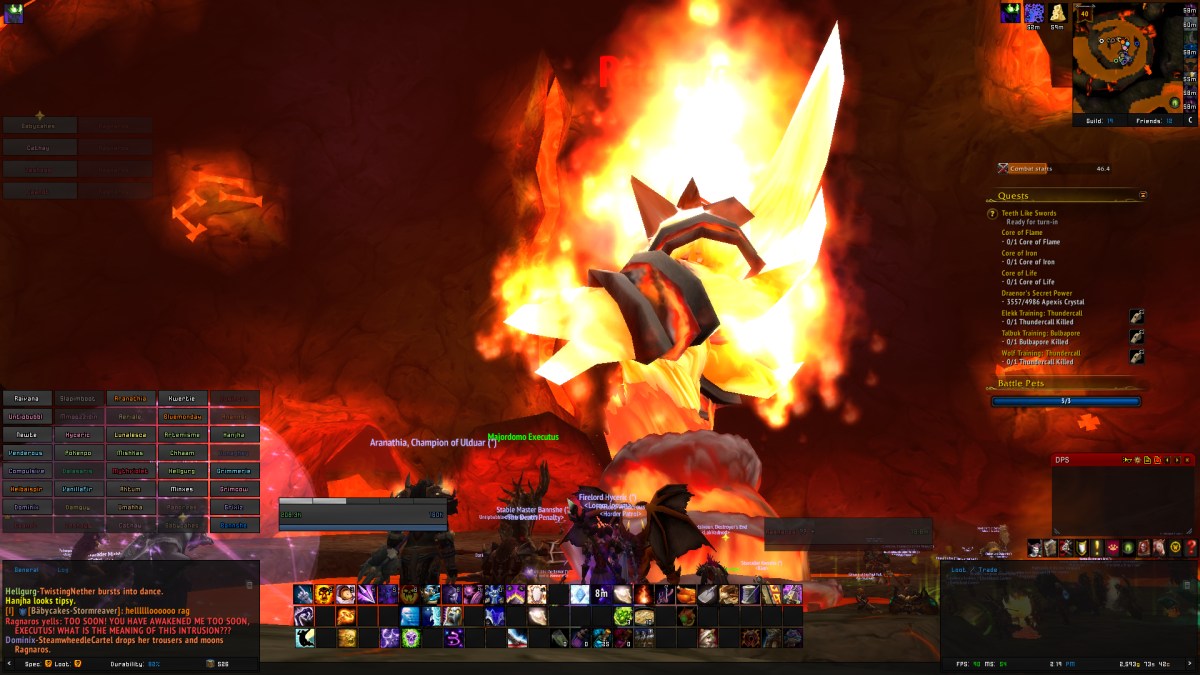Click Bäbycakes-Stormreaver's name in chat
This screenshot has height=675, width=1200.
[x=73, y=610]
